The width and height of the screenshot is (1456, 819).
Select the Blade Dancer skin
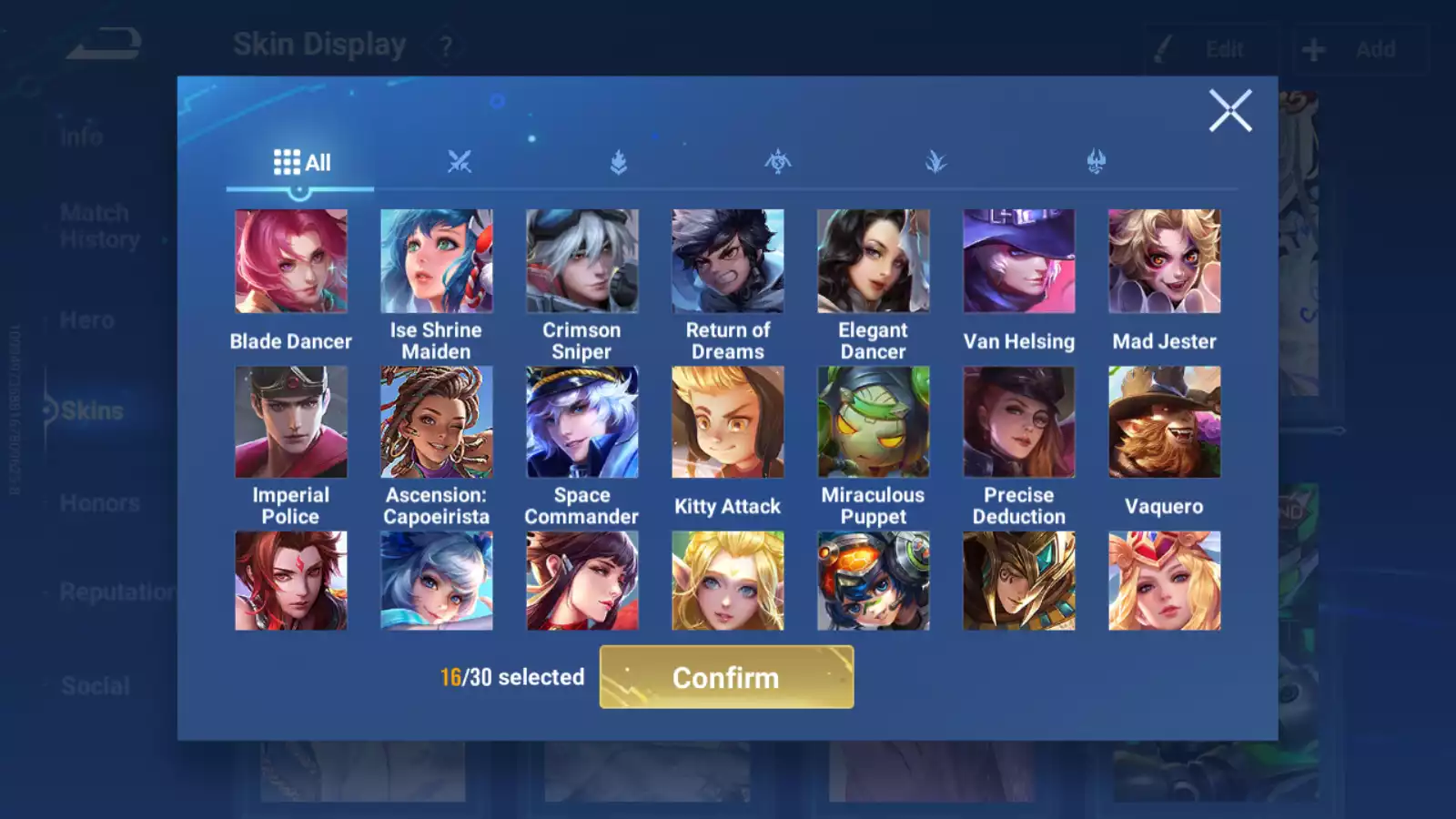[291, 261]
